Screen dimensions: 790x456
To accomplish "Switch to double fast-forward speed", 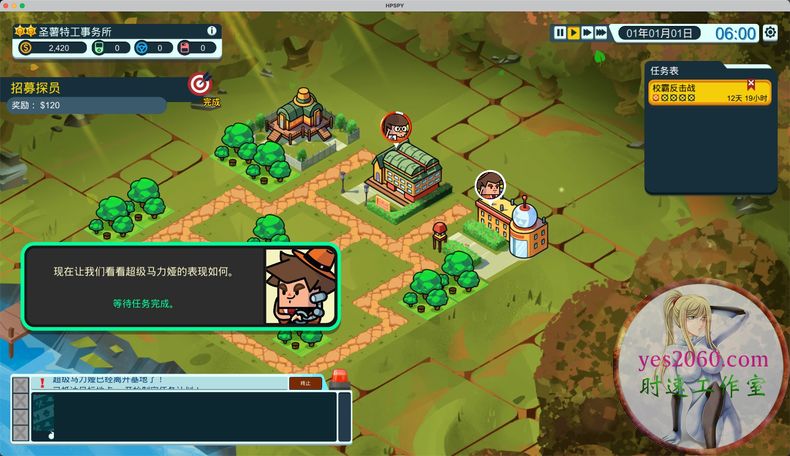I will tap(588, 33).
